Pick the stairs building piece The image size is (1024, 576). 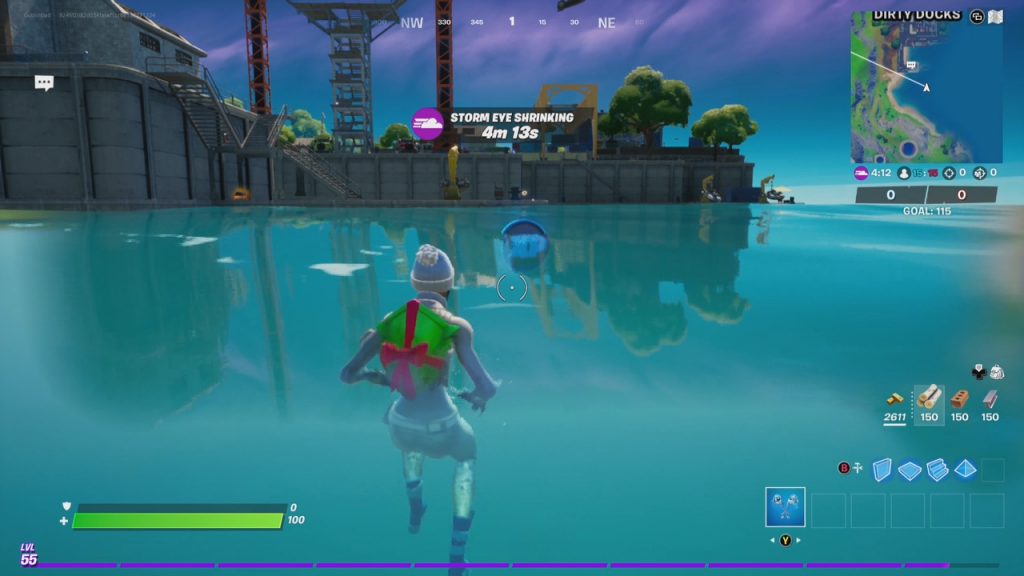937,469
